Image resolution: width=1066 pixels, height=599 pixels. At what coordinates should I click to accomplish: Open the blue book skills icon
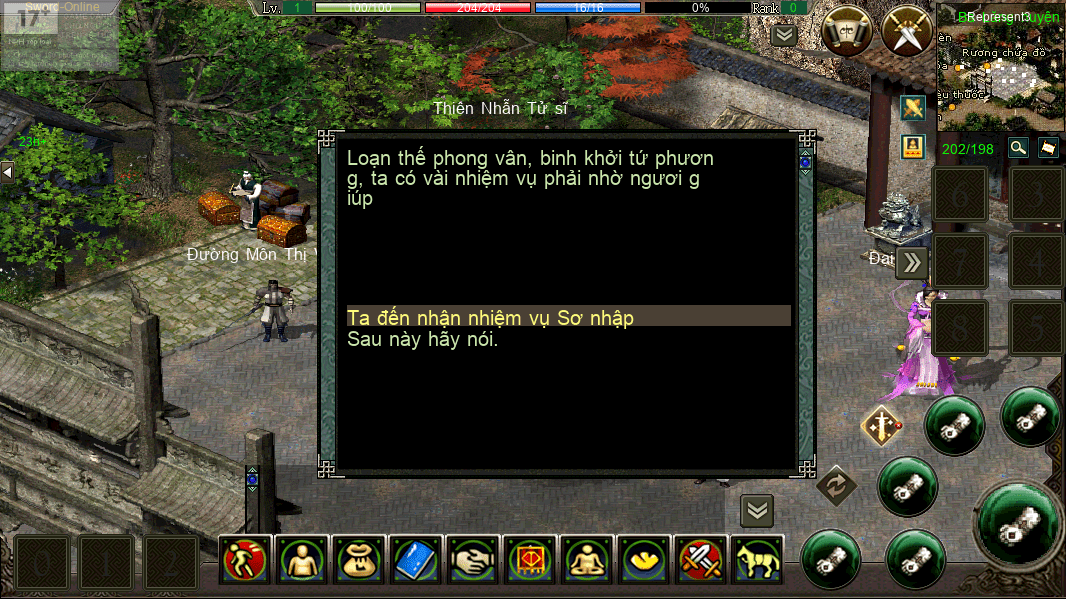tap(413, 559)
